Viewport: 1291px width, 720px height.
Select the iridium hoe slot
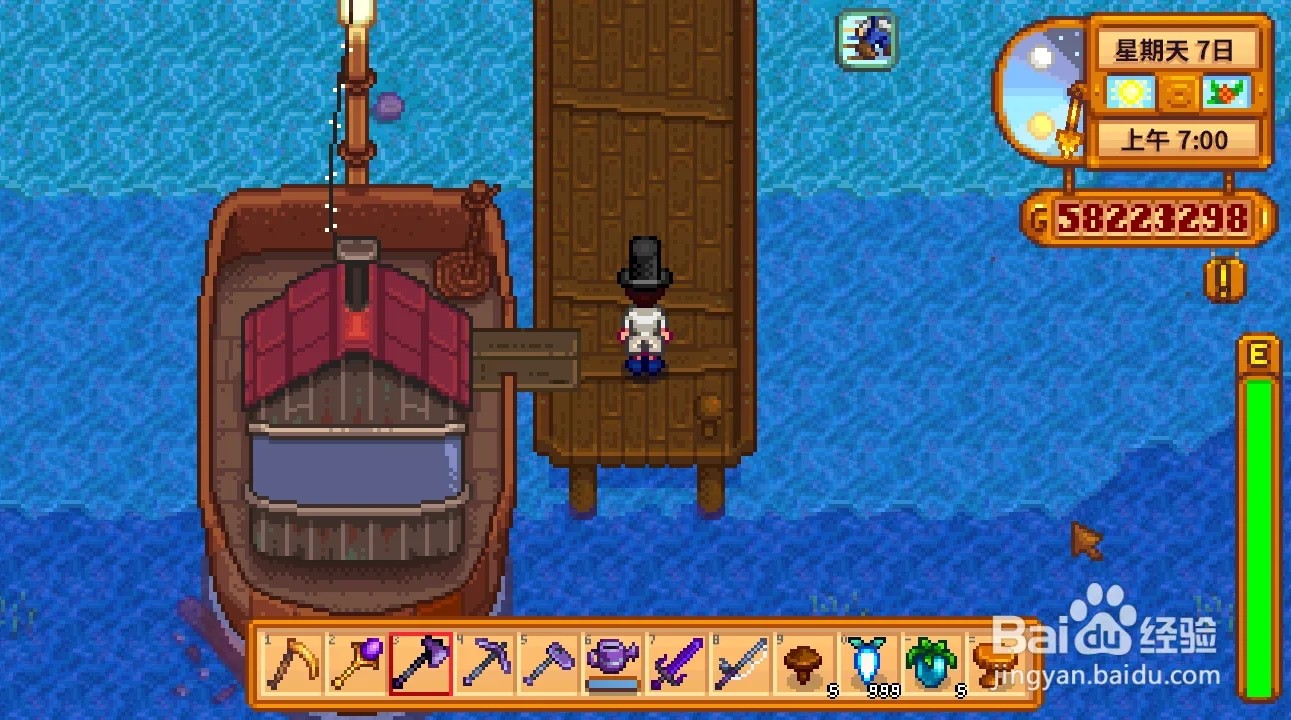[549, 663]
